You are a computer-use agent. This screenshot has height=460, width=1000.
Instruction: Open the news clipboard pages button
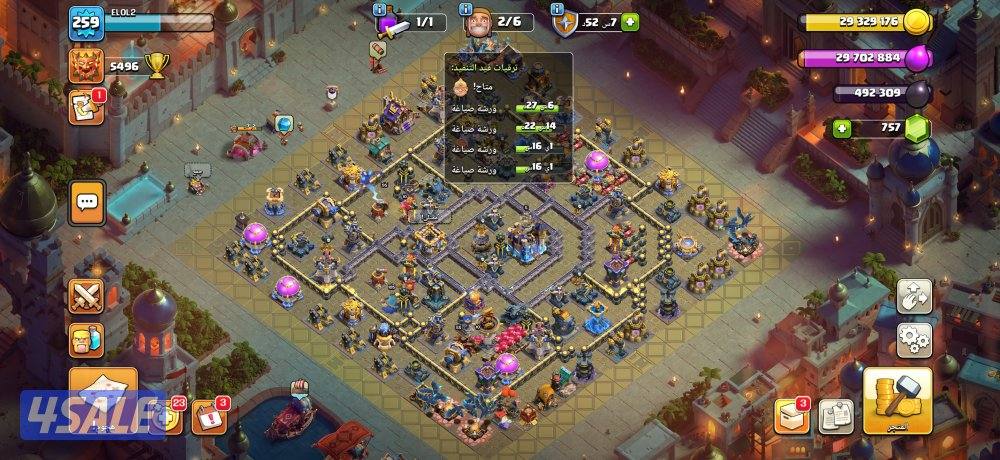[835, 416]
